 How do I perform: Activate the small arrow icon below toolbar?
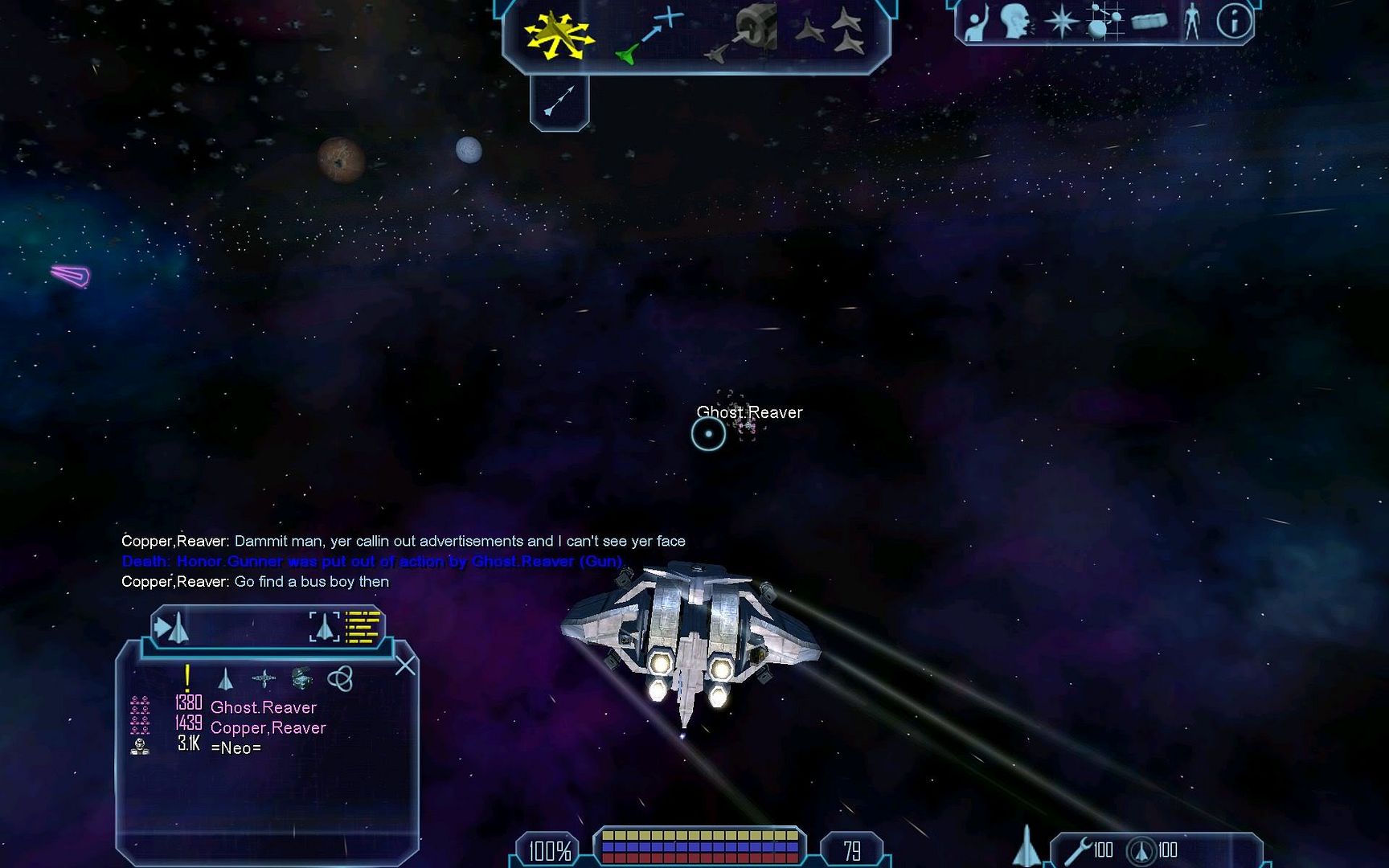click(559, 100)
